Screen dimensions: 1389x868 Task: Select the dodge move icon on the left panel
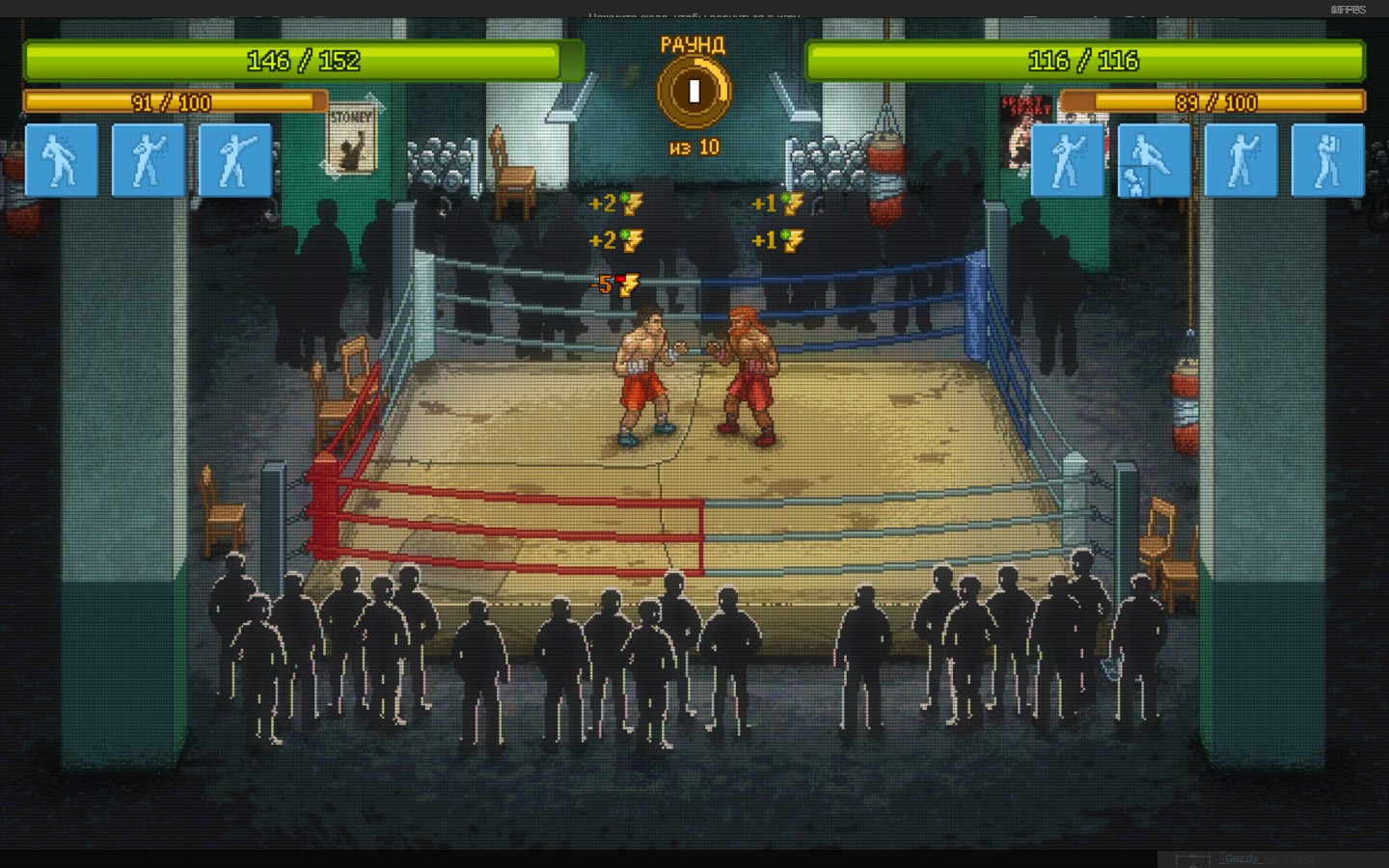tap(62, 159)
